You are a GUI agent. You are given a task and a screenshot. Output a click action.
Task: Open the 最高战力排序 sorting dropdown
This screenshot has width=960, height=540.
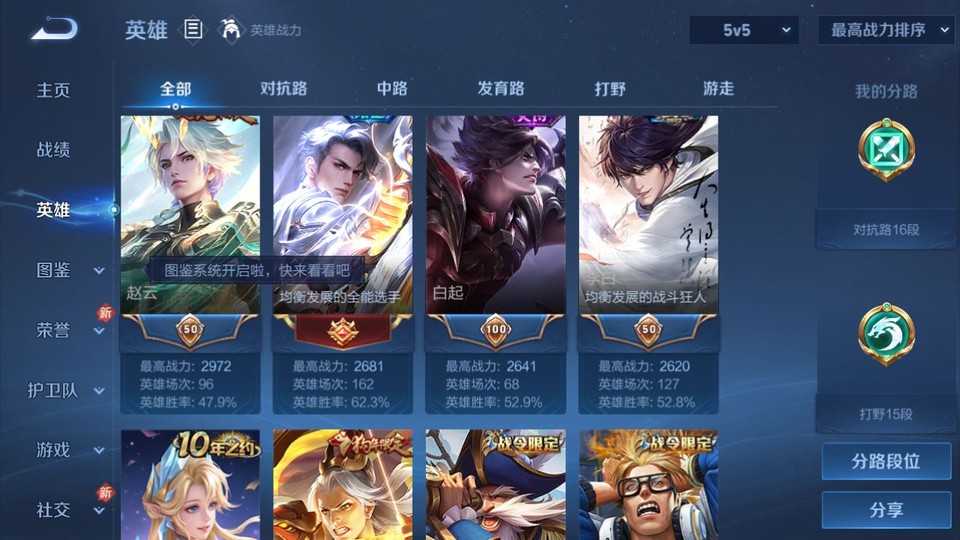pyautogui.click(x=886, y=30)
